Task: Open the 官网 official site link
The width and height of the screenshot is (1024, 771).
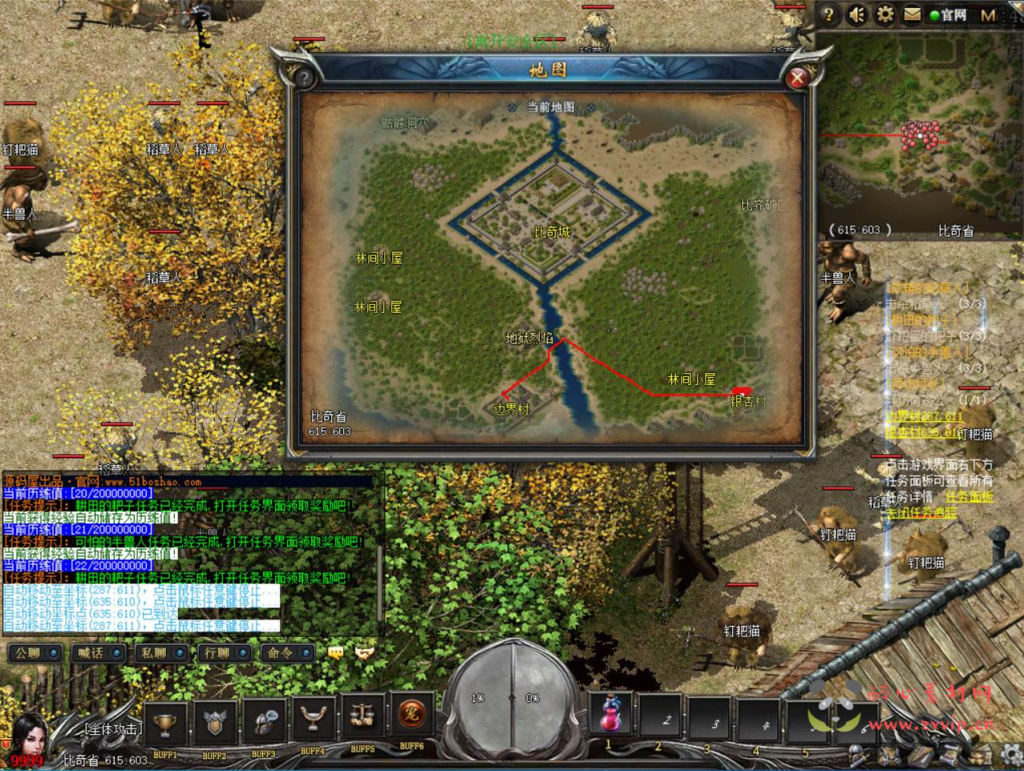Action: pyautogui.click(x=948, y=15)
